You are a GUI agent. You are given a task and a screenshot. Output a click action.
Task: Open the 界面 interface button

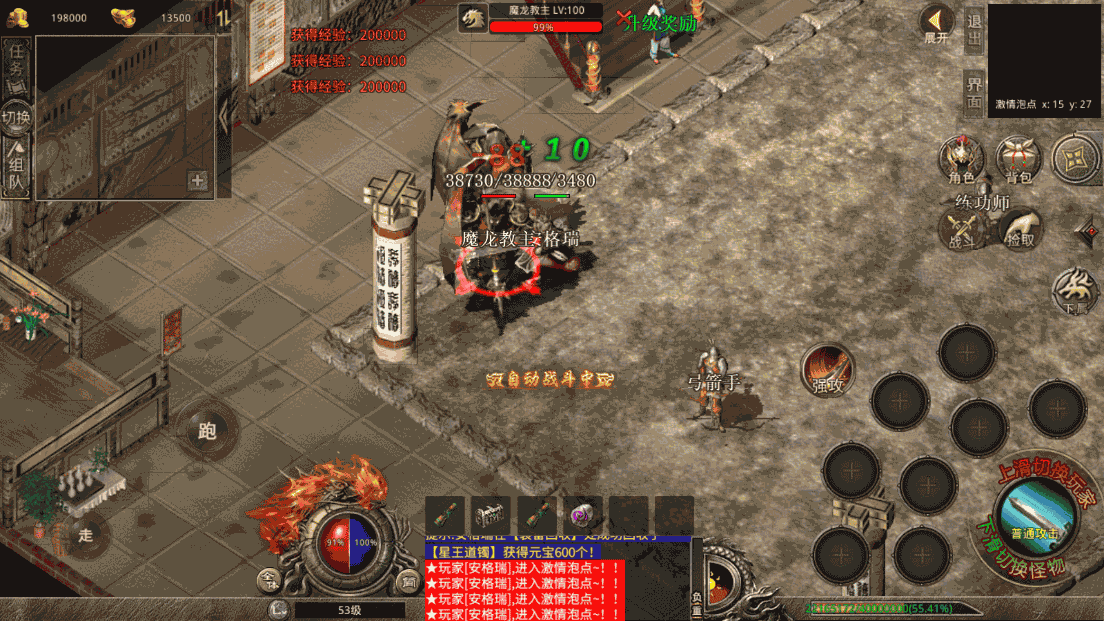tap(974, 94)
